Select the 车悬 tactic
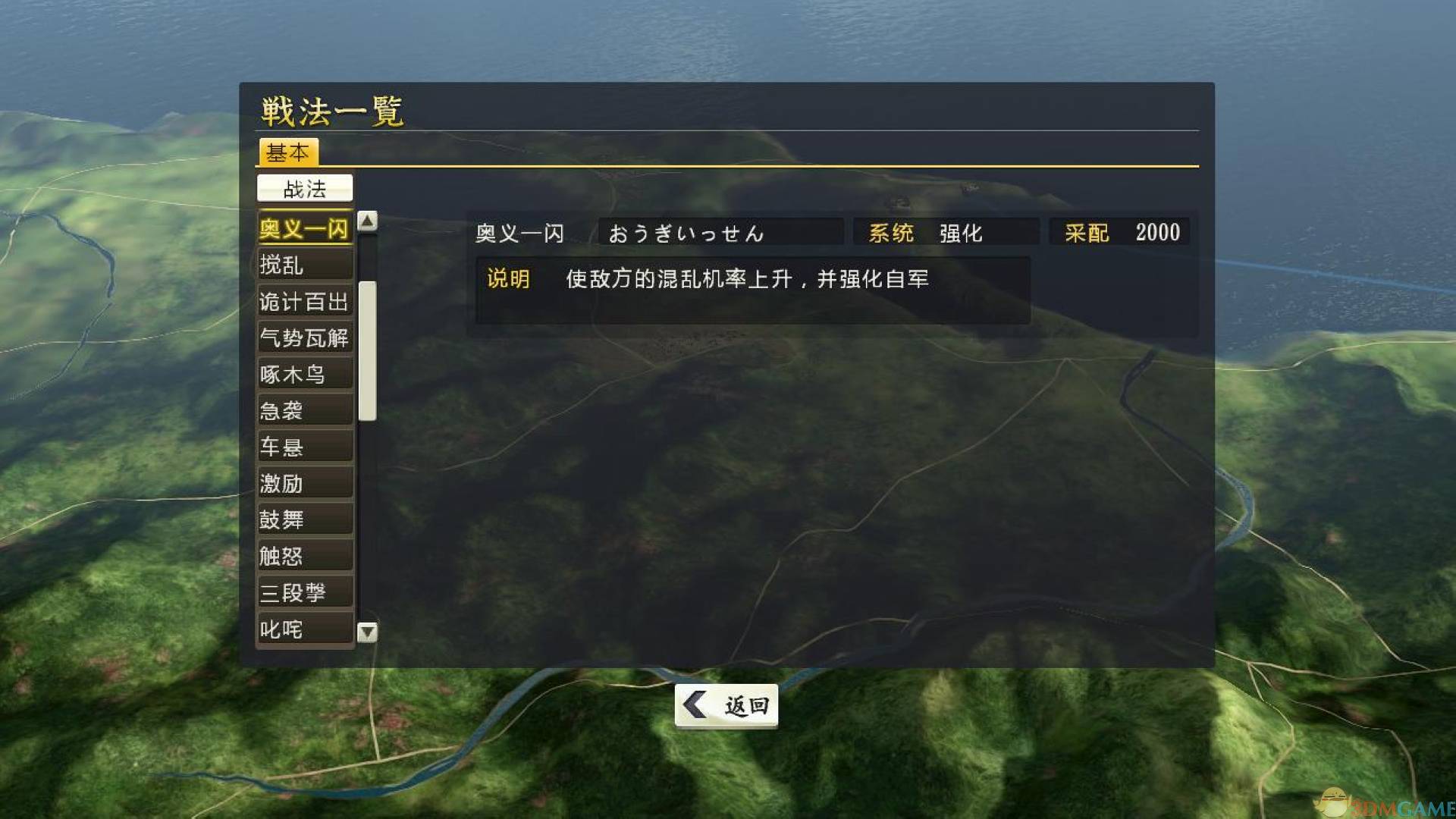Viewport: 1456px width, 819px height. pos(303,447)
